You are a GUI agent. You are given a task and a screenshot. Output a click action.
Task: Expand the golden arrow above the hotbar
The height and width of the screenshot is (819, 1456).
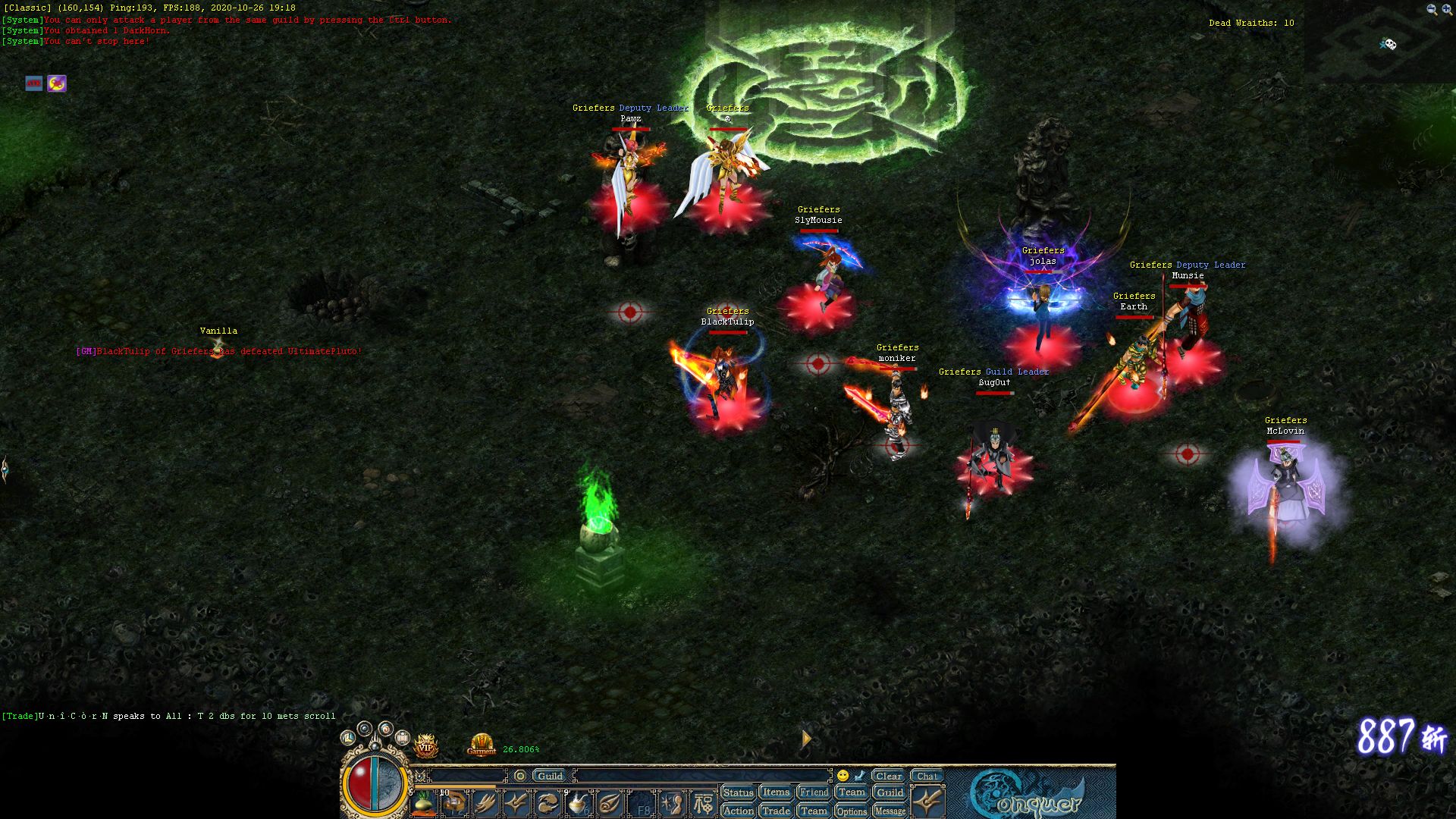(x=806, y=738)
